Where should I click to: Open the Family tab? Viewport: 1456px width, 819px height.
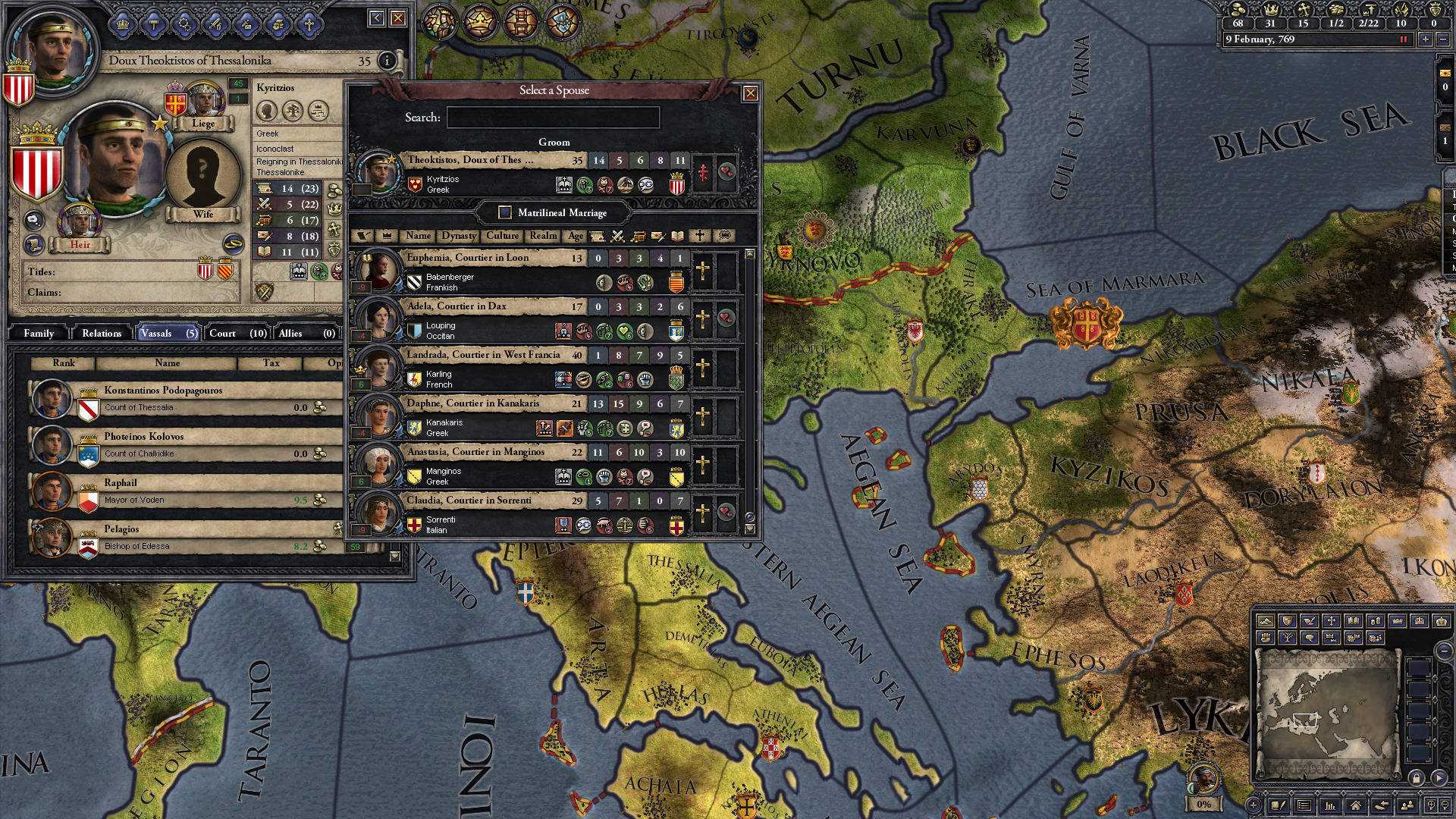point(38,333)
